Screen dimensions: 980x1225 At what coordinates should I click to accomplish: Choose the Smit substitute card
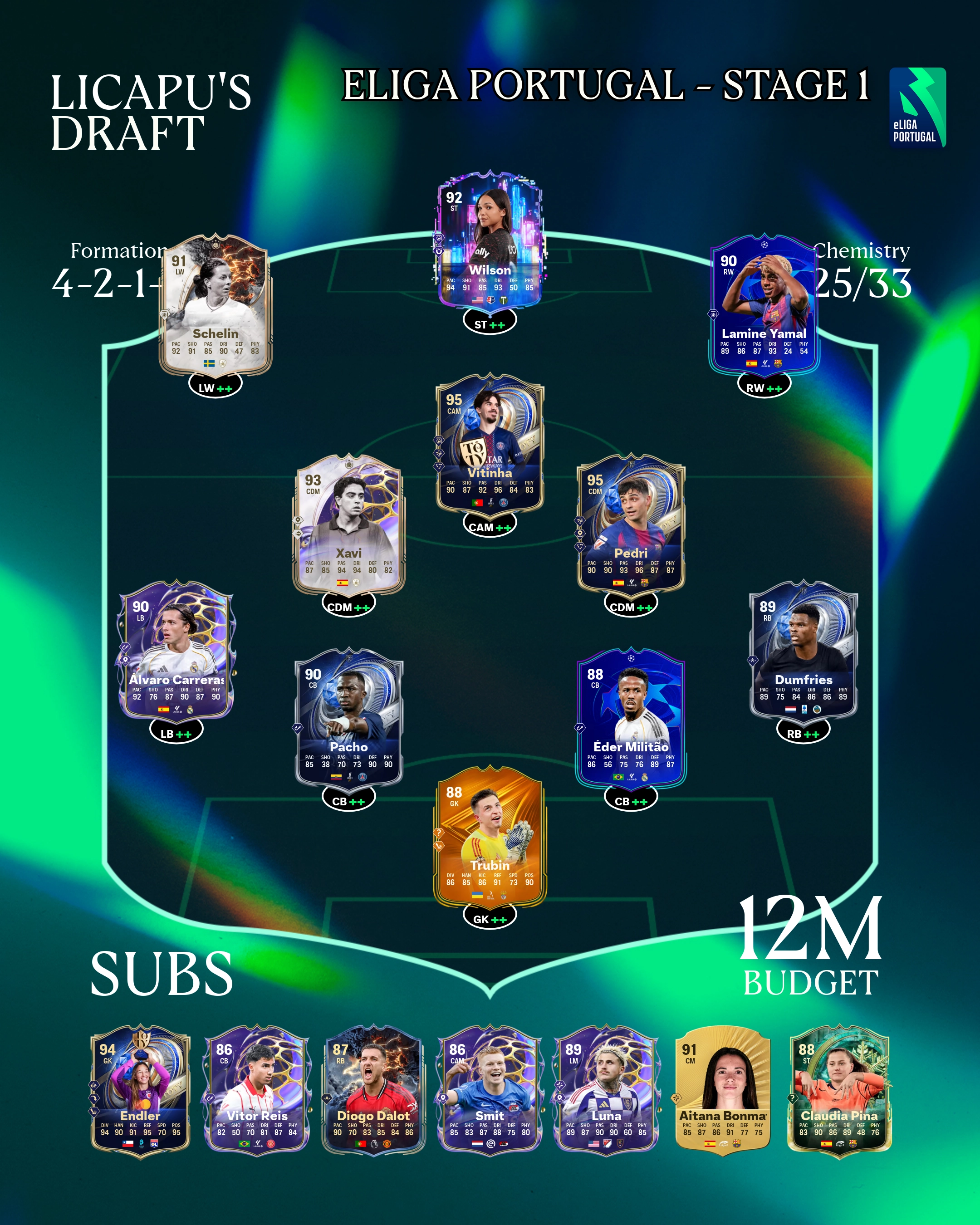(490, 1090)
